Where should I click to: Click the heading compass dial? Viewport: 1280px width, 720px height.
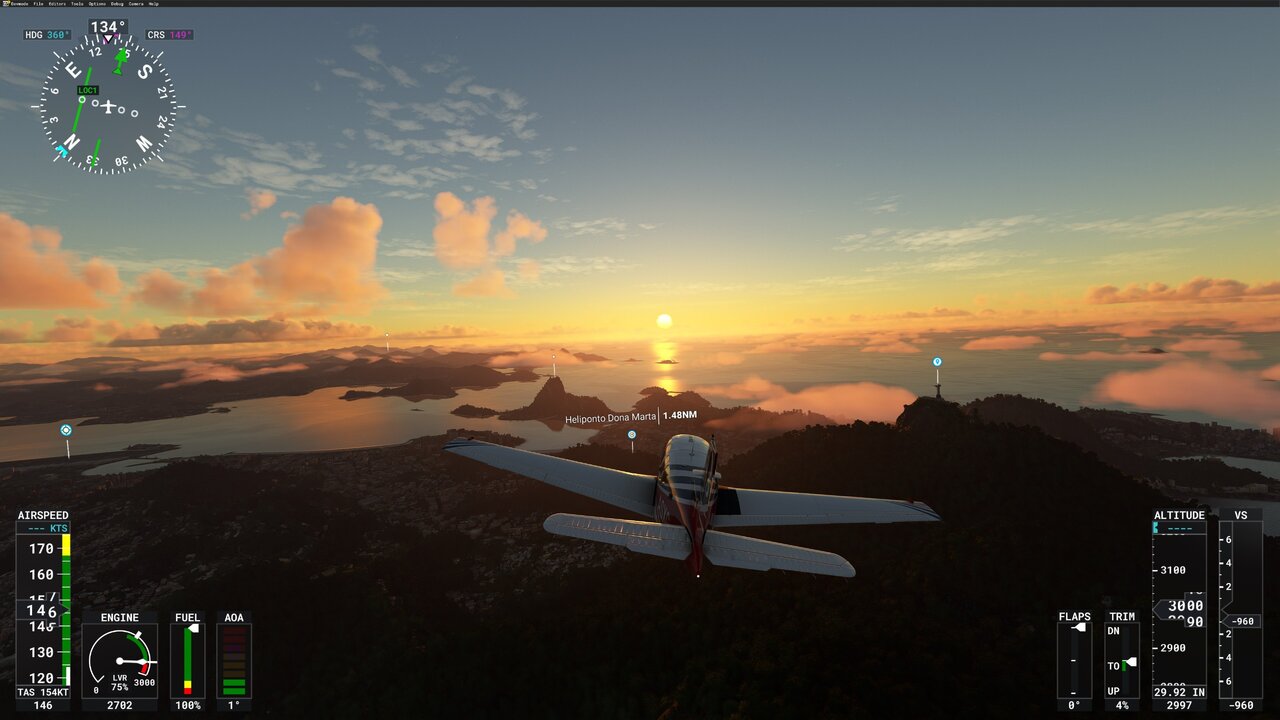pos(108,106)
